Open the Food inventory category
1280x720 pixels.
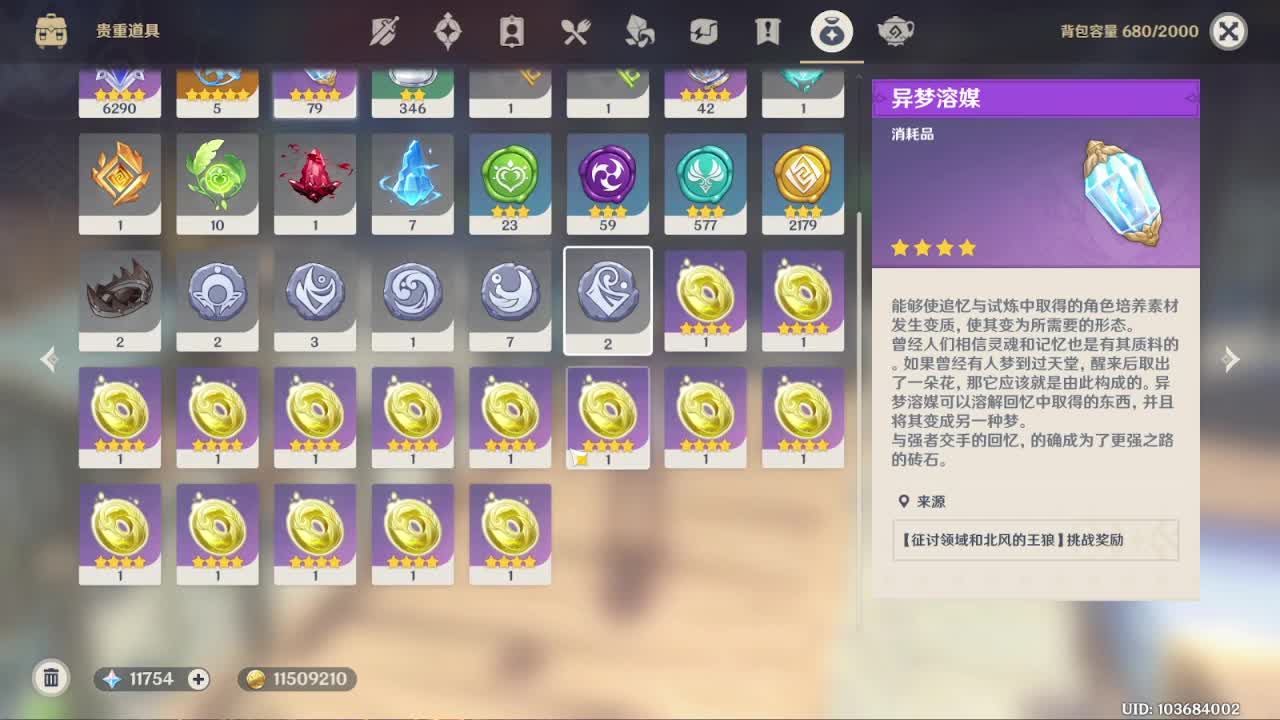coord(575,31)
